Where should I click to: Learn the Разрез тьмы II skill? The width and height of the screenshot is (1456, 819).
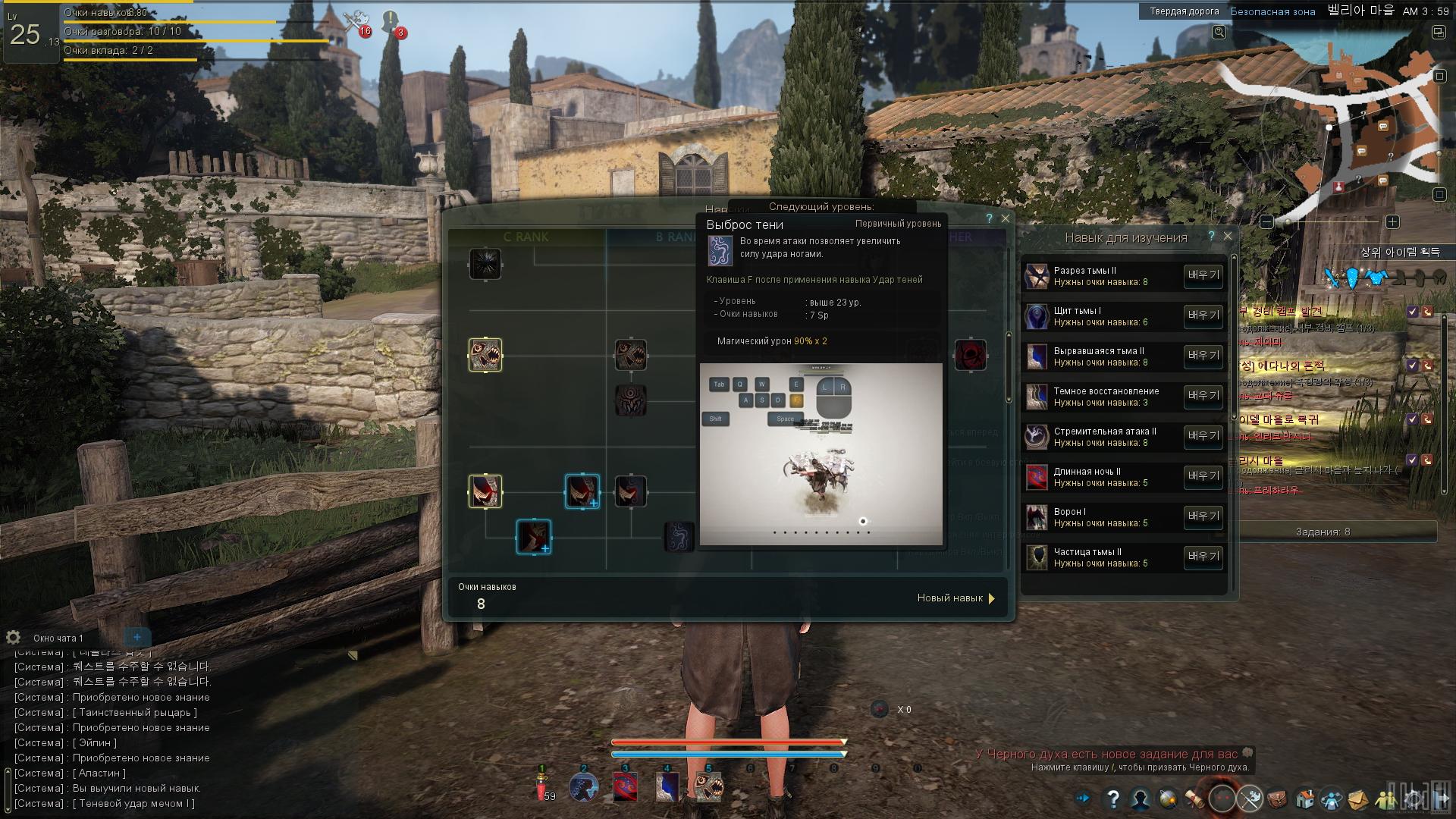point(1203,276)
